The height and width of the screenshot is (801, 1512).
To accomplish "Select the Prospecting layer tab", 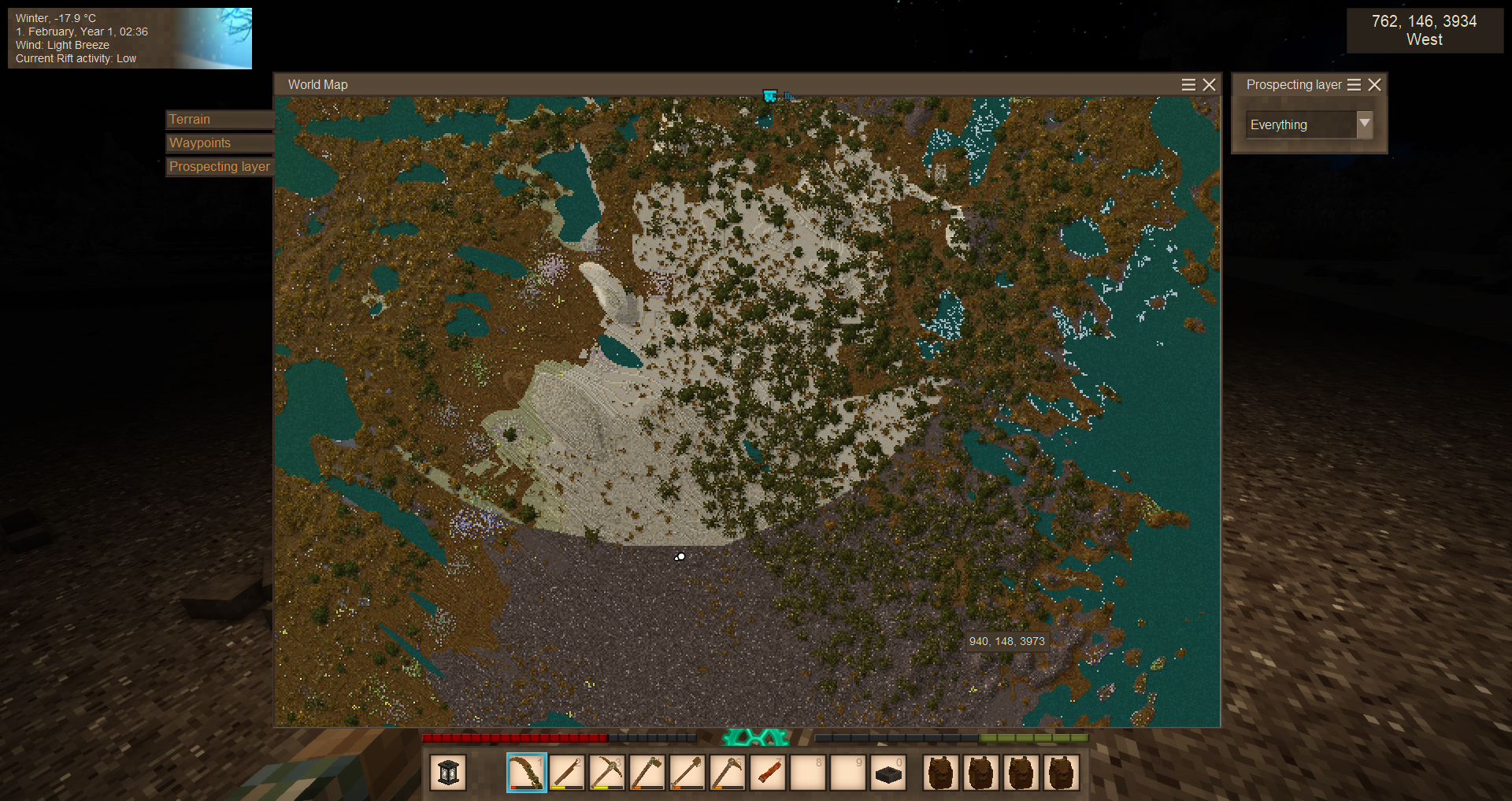I will [x=219, y=167].
